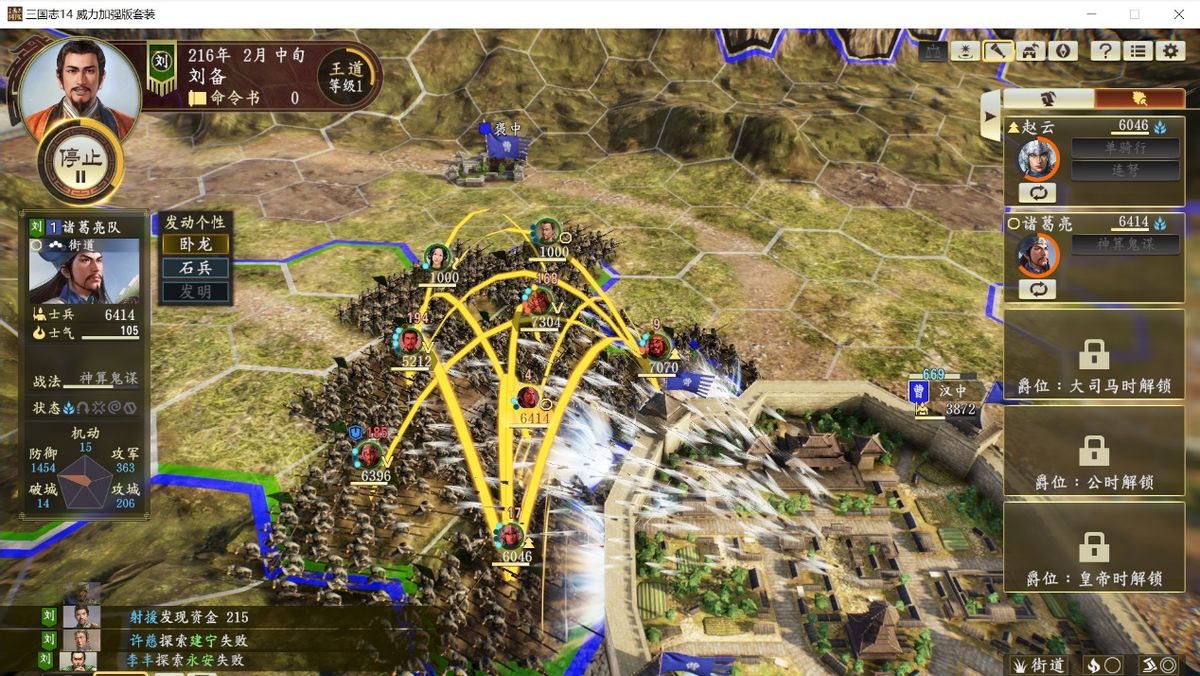Screen dimensions: 1200x676
Task: Close the game window
Action: tap(1177, 14)
